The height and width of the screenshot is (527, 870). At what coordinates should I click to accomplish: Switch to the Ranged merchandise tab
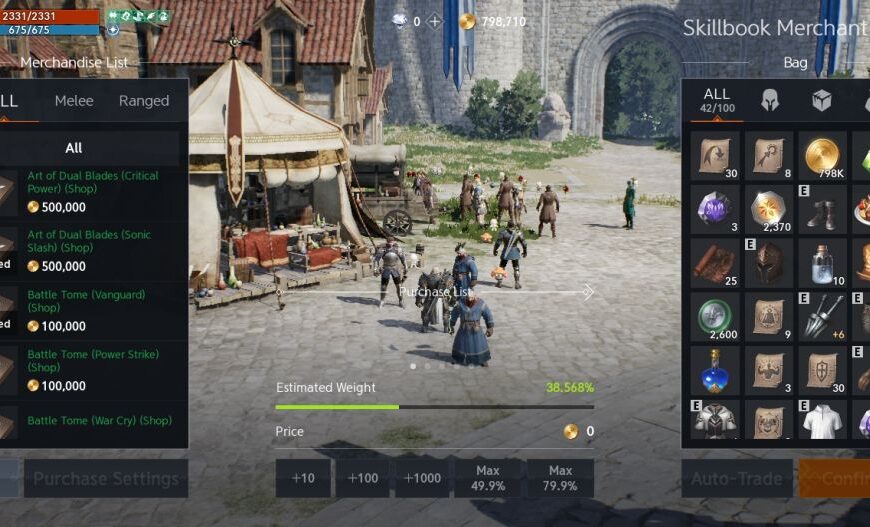coord(144,101)
